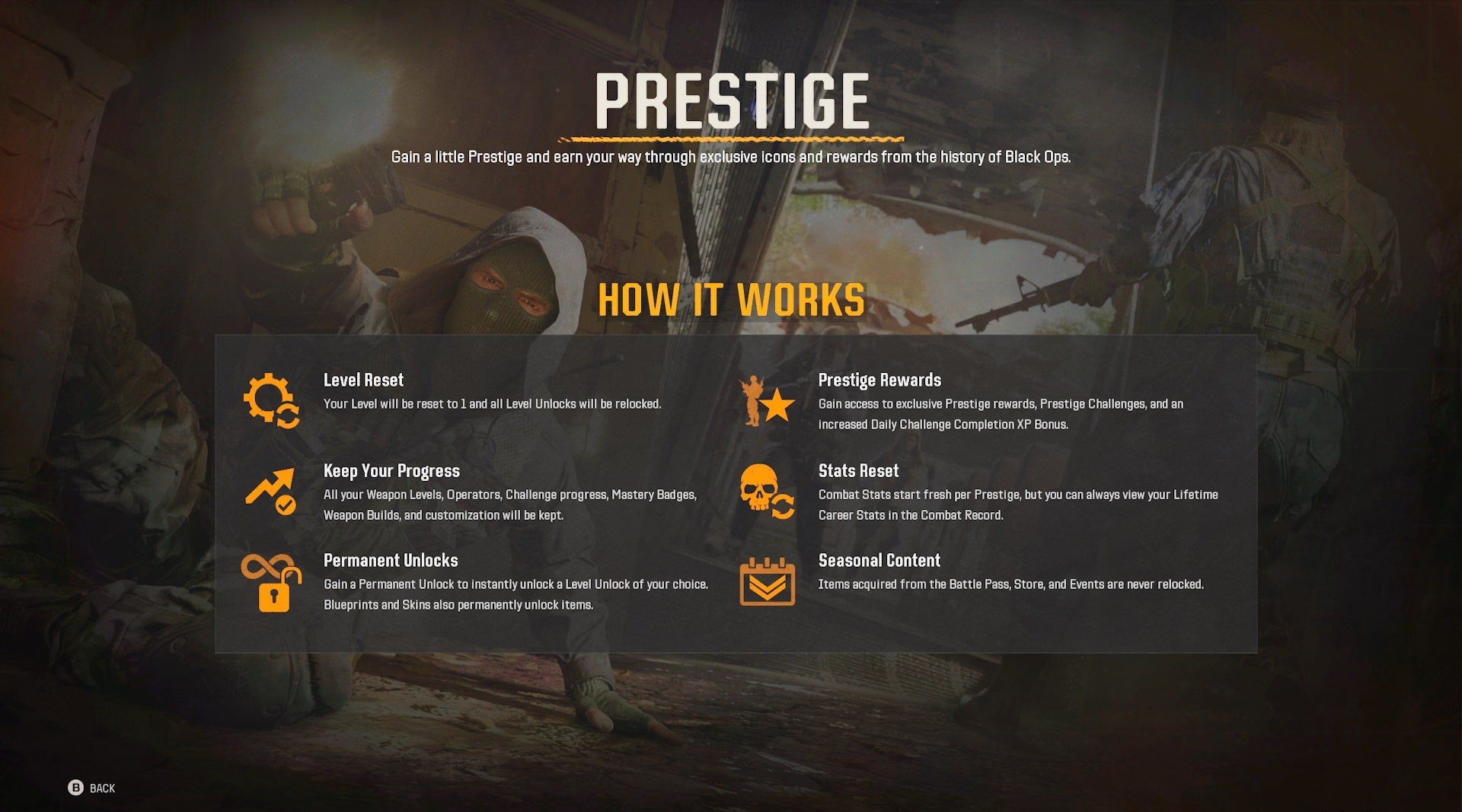Open the Seasonal Content calendar icon
Image resolution: width=1462 pixels, height=812 pixels.
click(767, 583)
